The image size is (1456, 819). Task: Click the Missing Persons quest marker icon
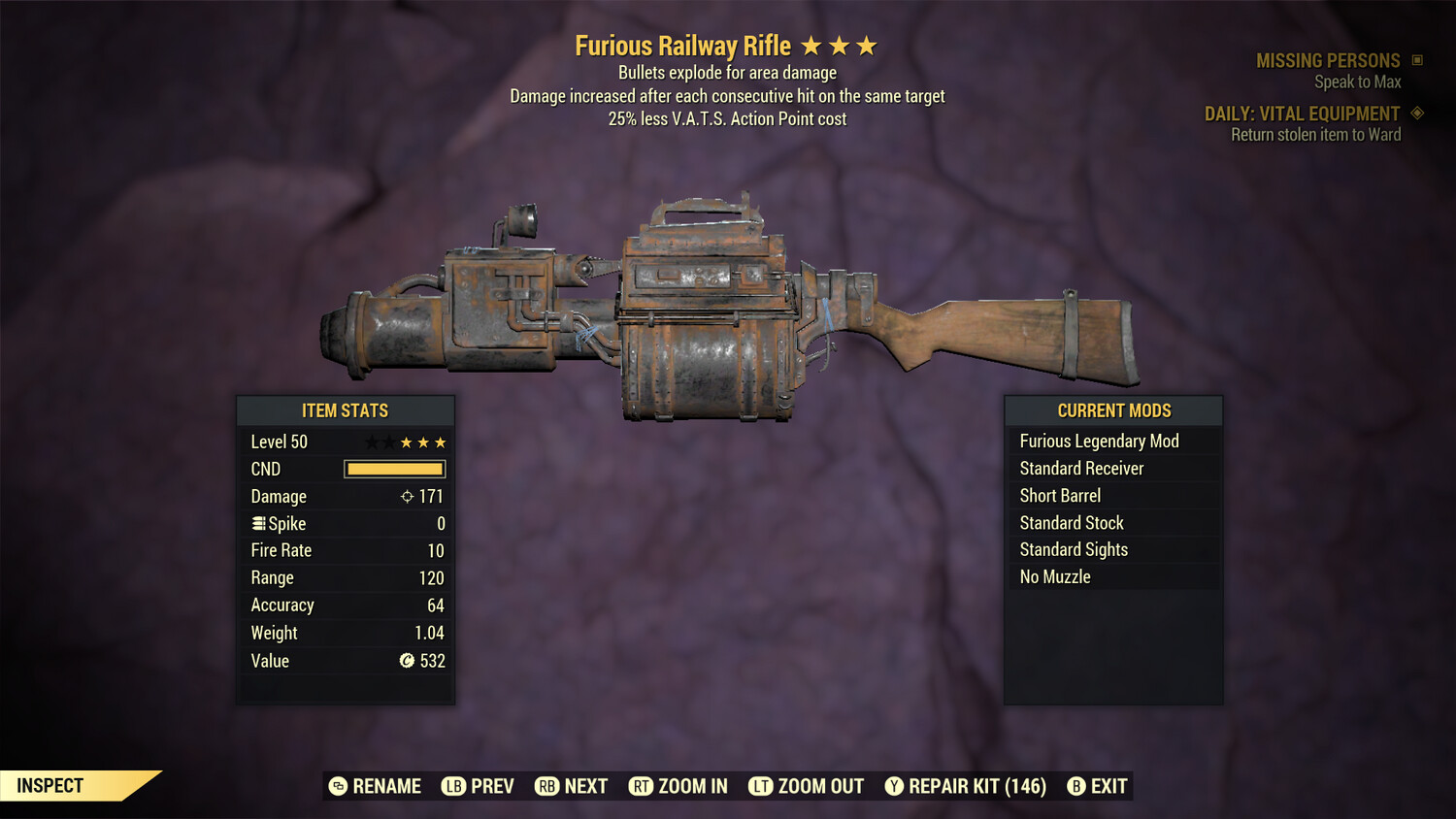(x=1415, y=59)
